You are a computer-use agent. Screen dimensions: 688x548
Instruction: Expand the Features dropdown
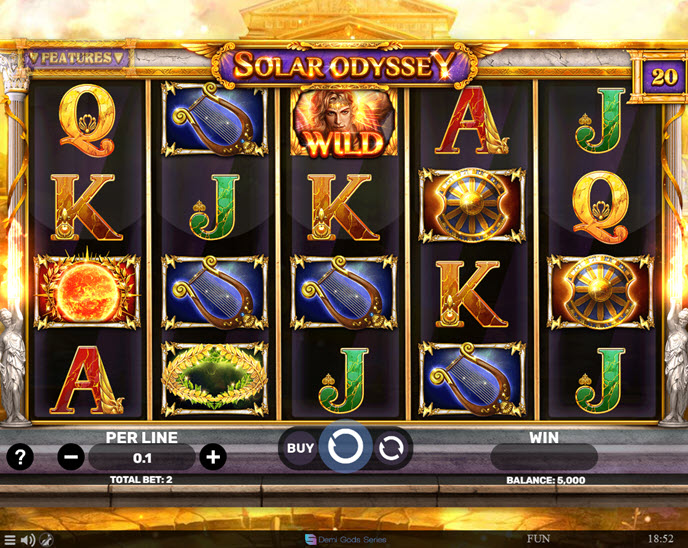pos(76,58)
